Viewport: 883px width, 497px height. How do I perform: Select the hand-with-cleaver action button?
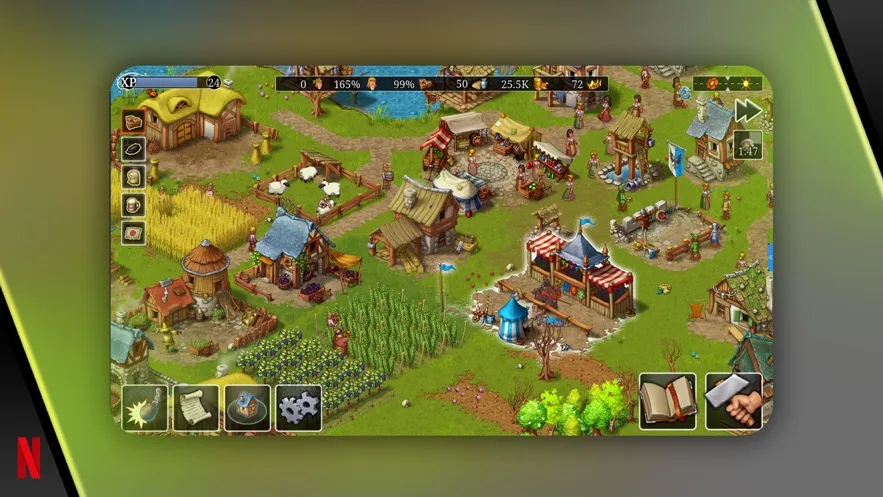click(x=733, y=402)
